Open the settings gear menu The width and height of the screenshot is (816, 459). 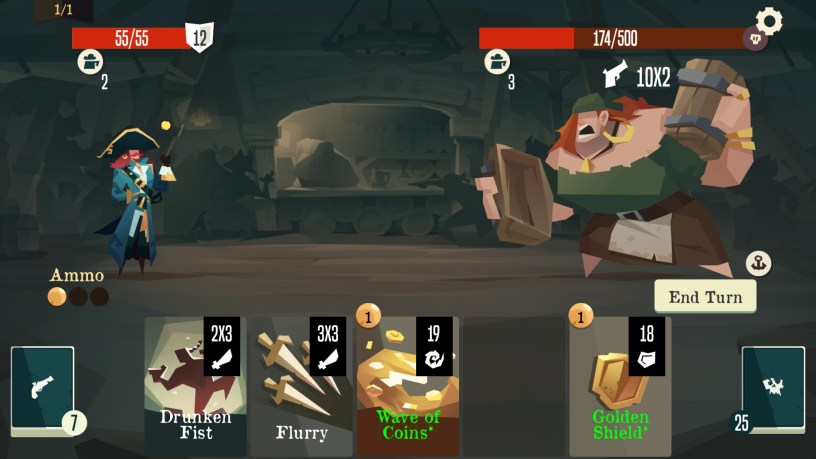768,21
